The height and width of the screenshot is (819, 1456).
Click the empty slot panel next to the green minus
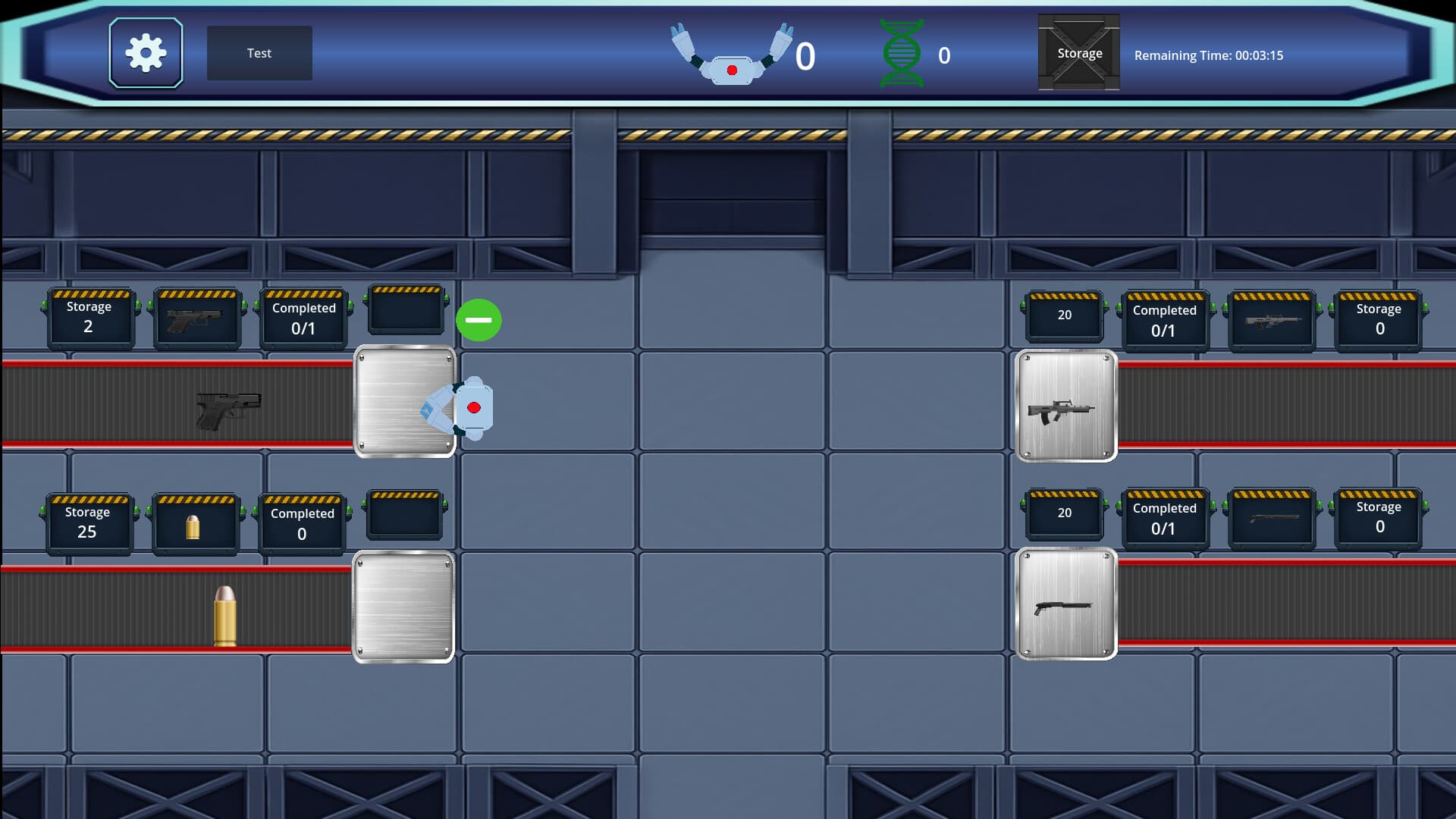406,311
